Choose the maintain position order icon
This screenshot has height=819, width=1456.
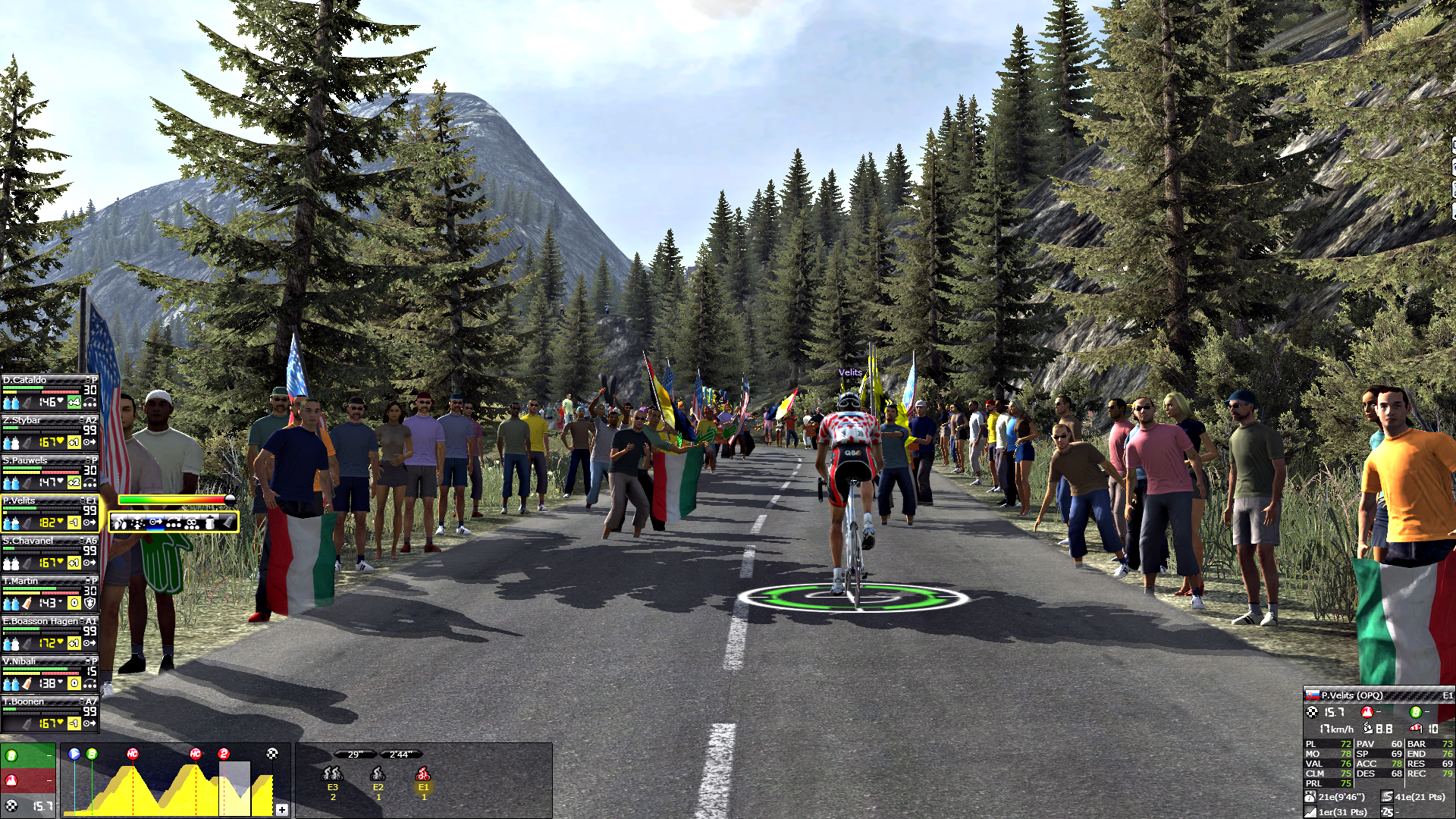[x=155, y=522]
